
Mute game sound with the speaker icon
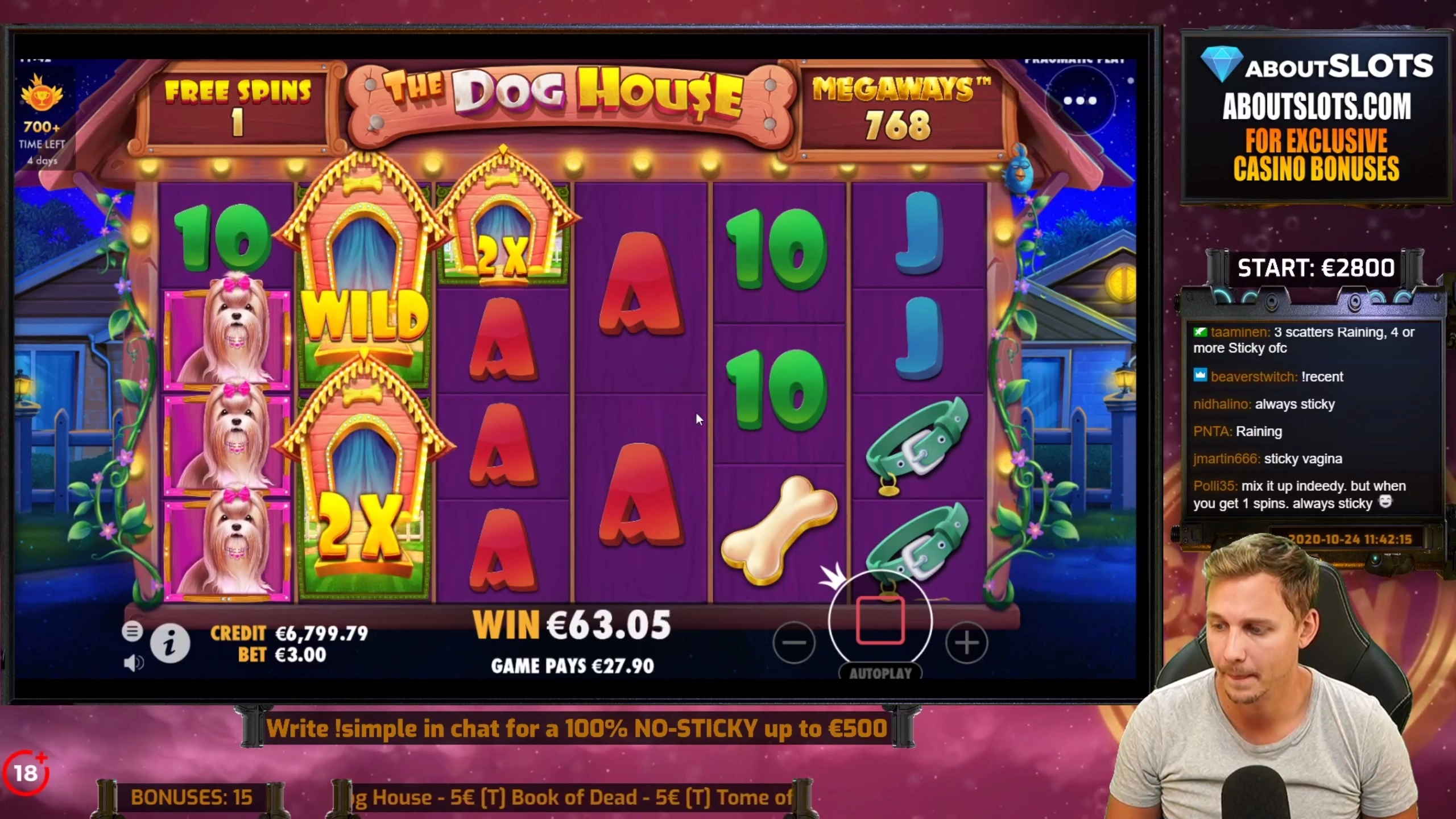click(134, 661)
